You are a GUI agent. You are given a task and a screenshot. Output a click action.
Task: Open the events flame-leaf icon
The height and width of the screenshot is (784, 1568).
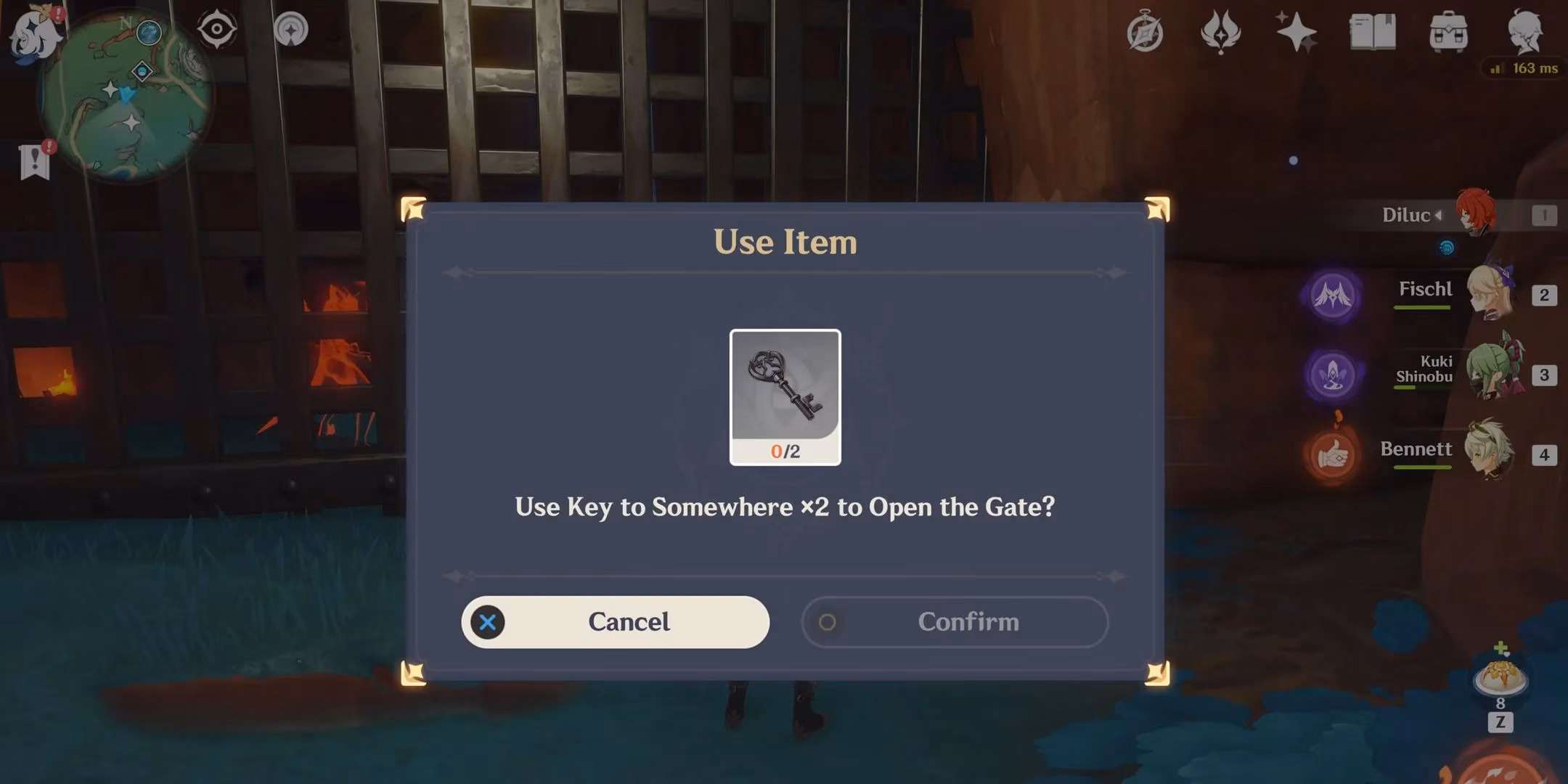(1220, 33)
